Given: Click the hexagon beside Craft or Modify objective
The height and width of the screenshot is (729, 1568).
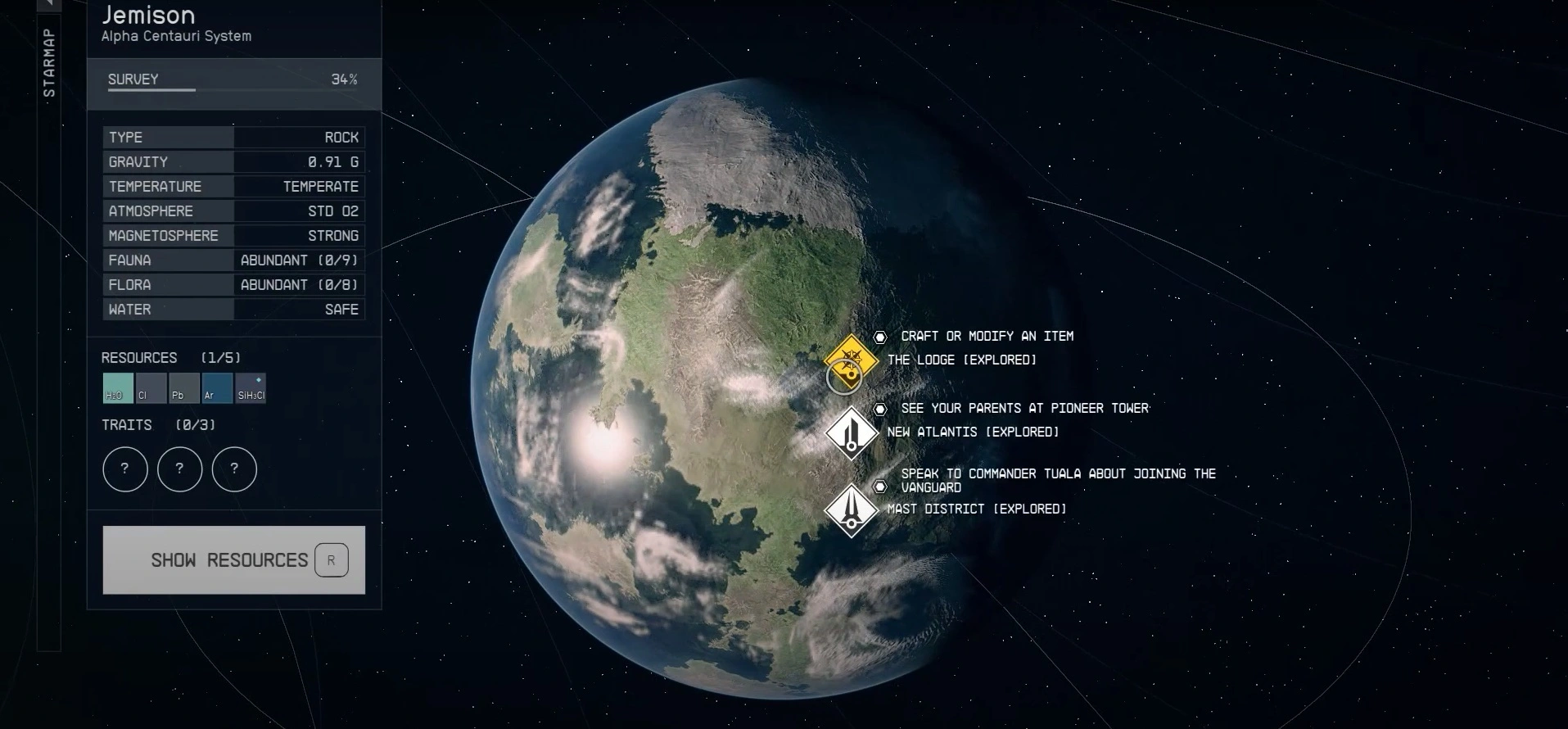Looking at the screenshot, I should click(x=880, y=337).
